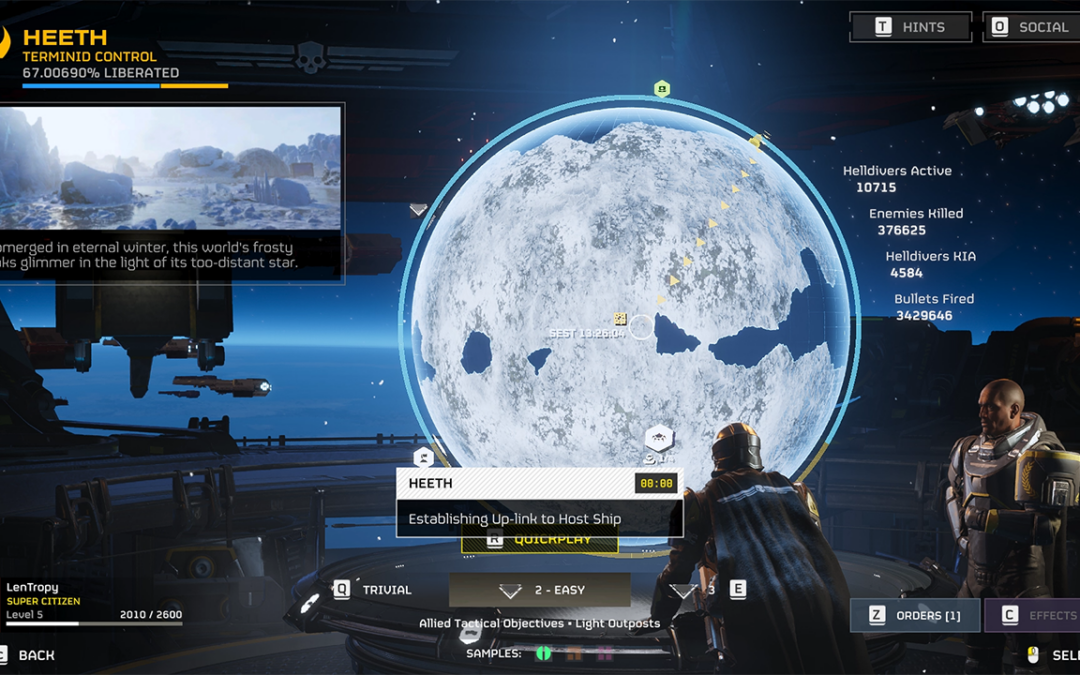This screenshot has width=1080, height=675.
Task: Switch to Trivial difficulty
Action: tap(374, 590)
